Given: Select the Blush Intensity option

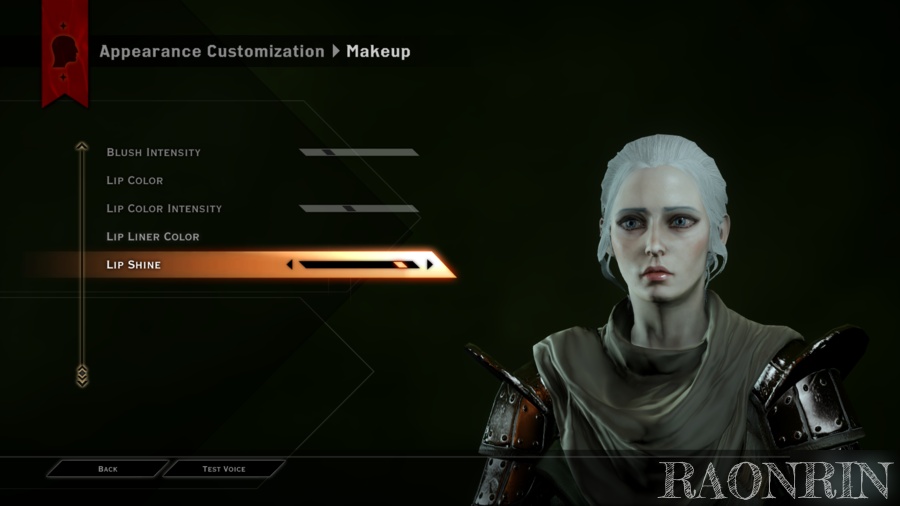Looking at the screenshot, I should [154, 153].
